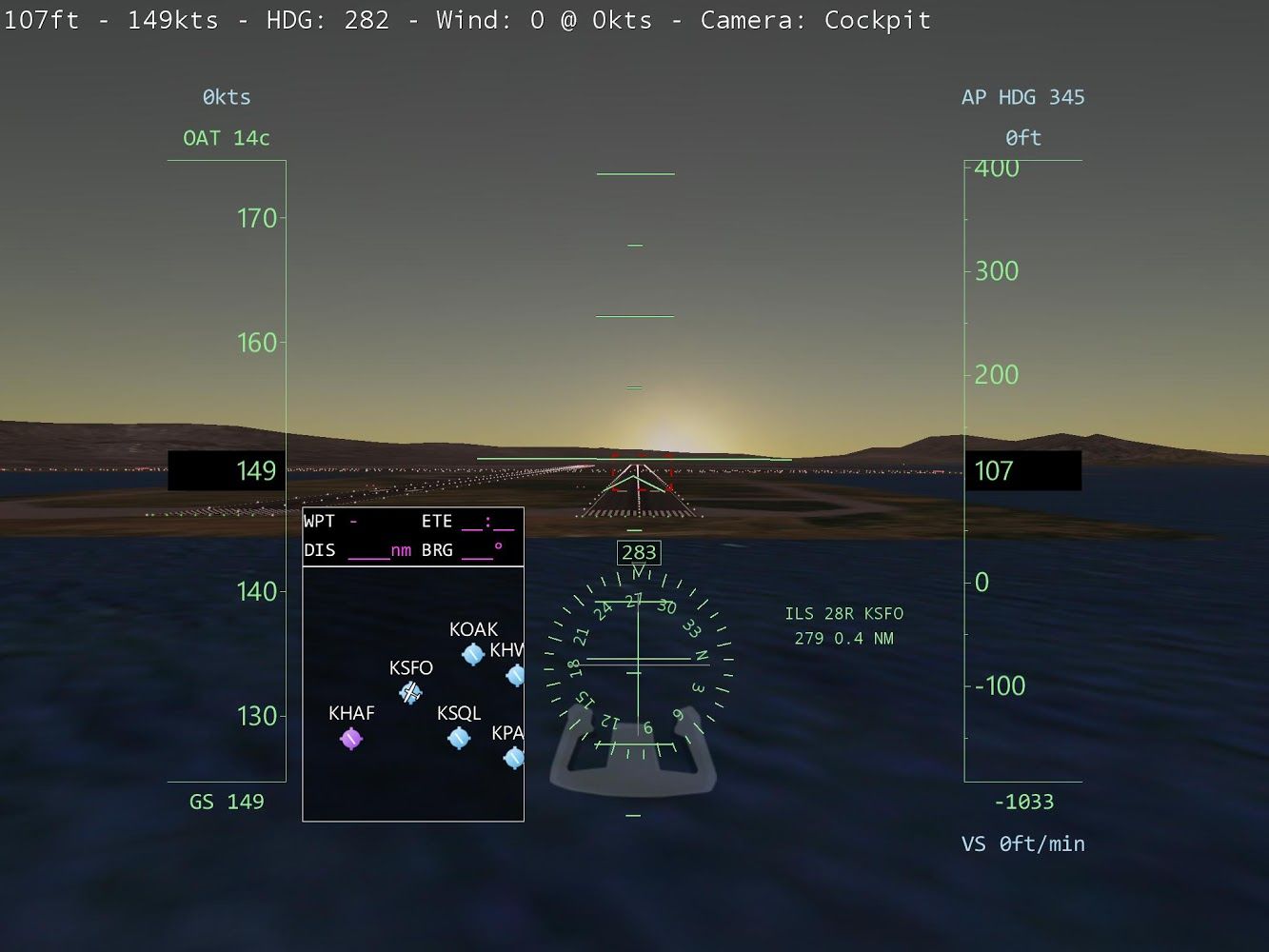Image resolution: width=1269 pixels, height=952 pixels.
Task: Select the HDG: 282 readout in the top bar
Action: (328, 19)
